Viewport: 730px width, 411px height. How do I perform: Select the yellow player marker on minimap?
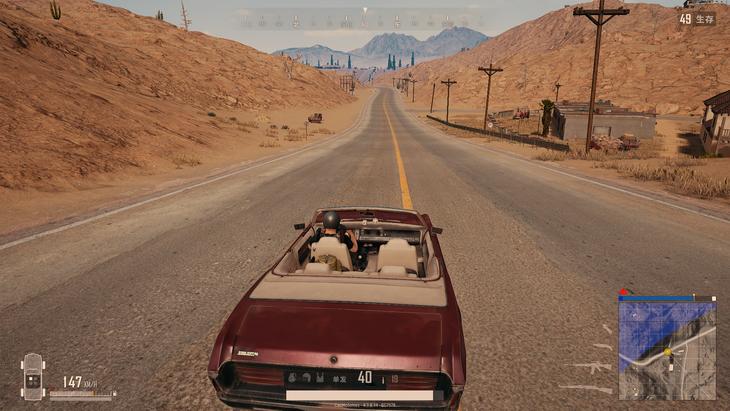[x=667, y=352]
